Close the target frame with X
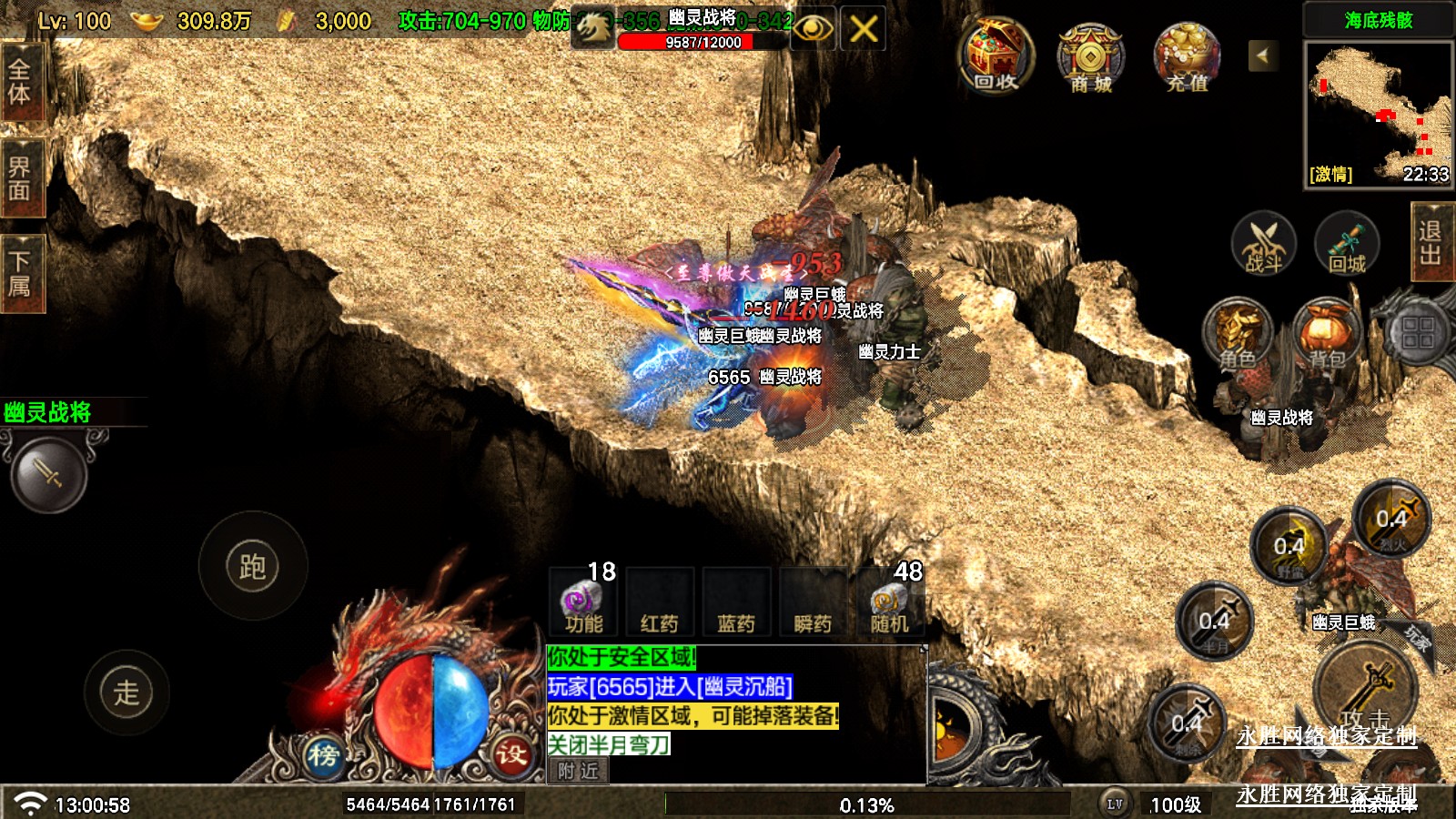Screen dimensions: 1456x819 [863, 29]
